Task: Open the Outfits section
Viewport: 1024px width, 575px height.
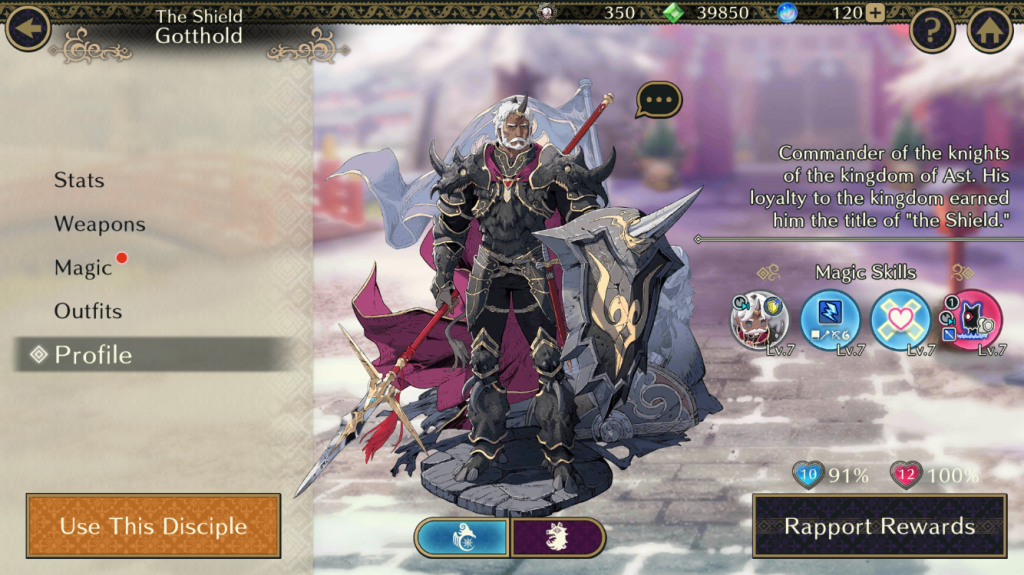Action: click(88, 311)
